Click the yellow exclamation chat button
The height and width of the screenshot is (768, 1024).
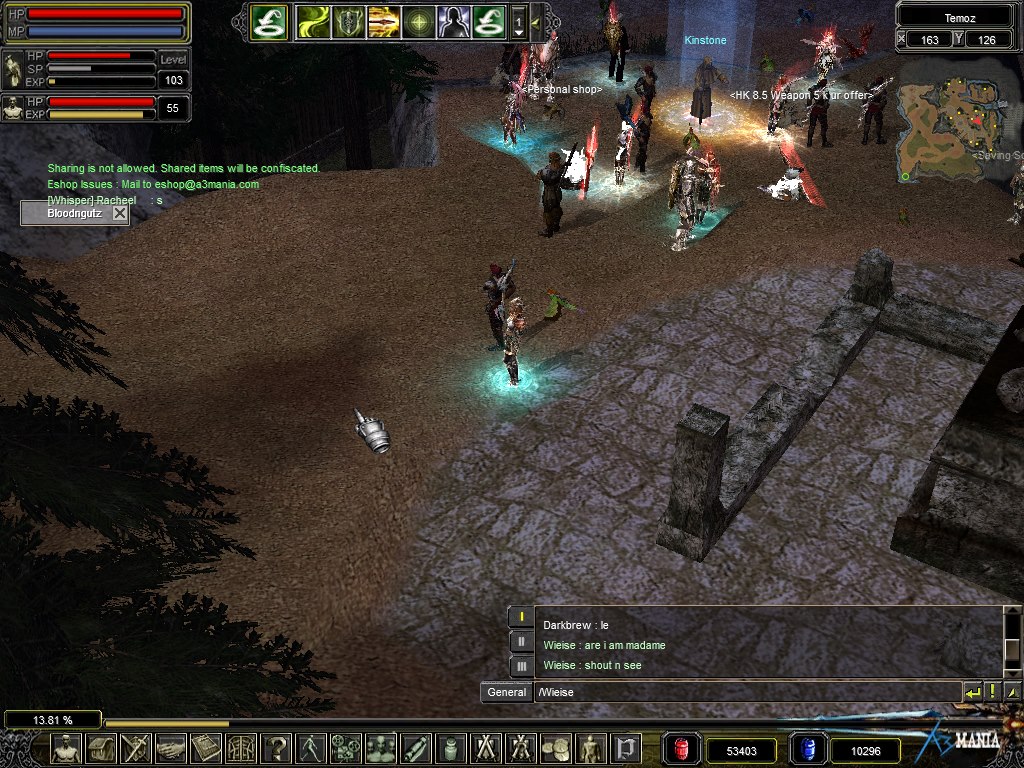992,692
